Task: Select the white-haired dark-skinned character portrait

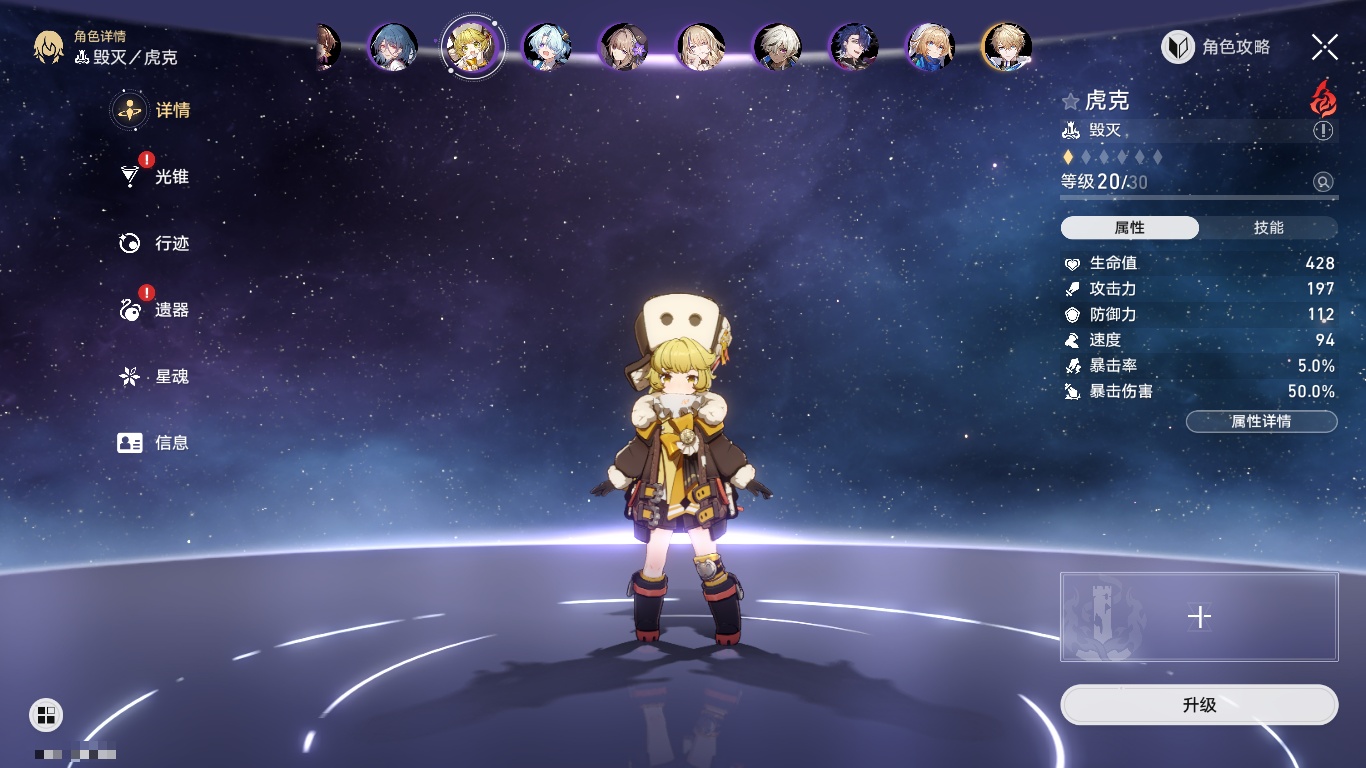Action: [777, 46]
